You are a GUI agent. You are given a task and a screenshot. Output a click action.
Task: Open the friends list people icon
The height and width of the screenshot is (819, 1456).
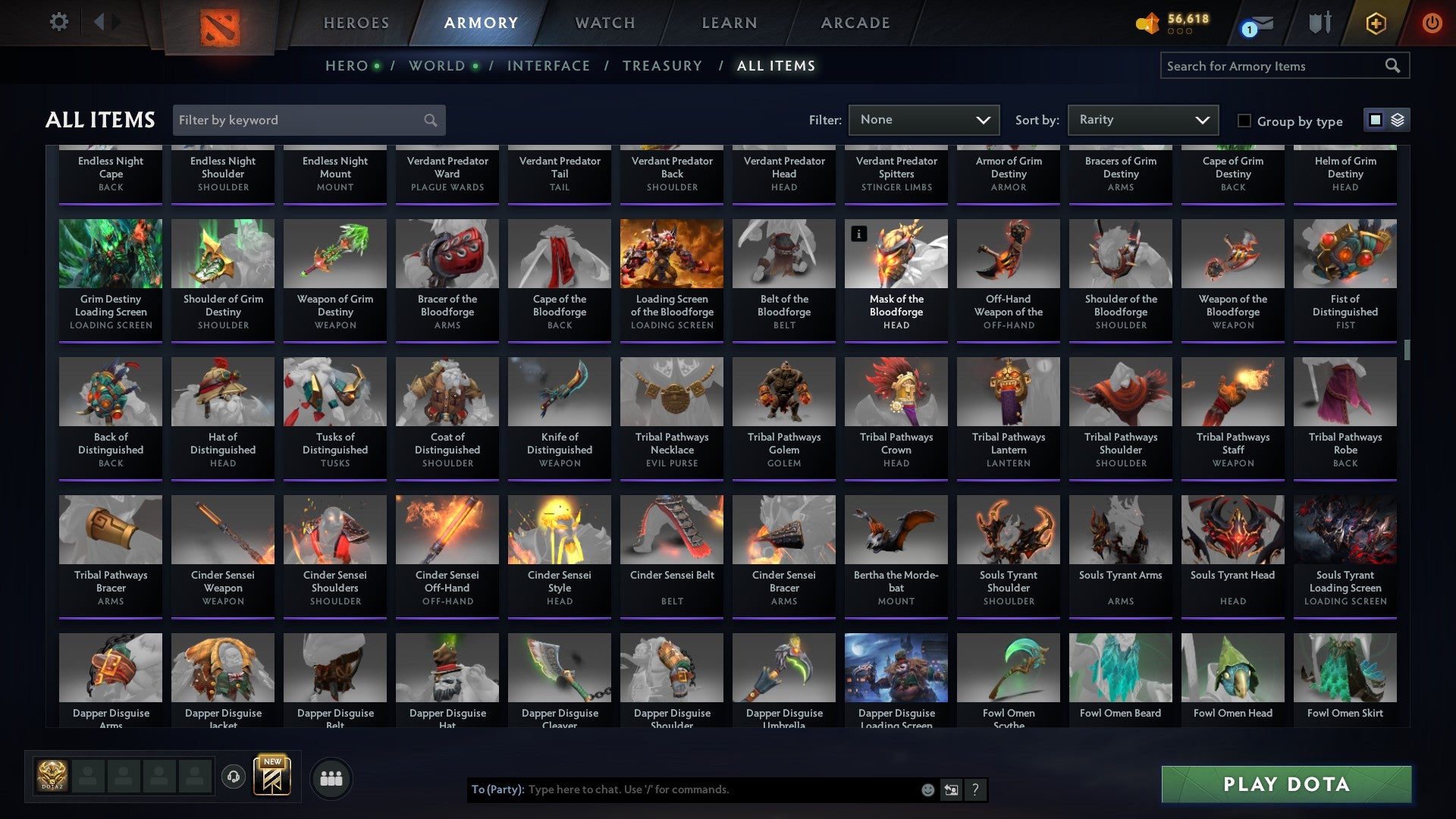click(x=331, y=777)
